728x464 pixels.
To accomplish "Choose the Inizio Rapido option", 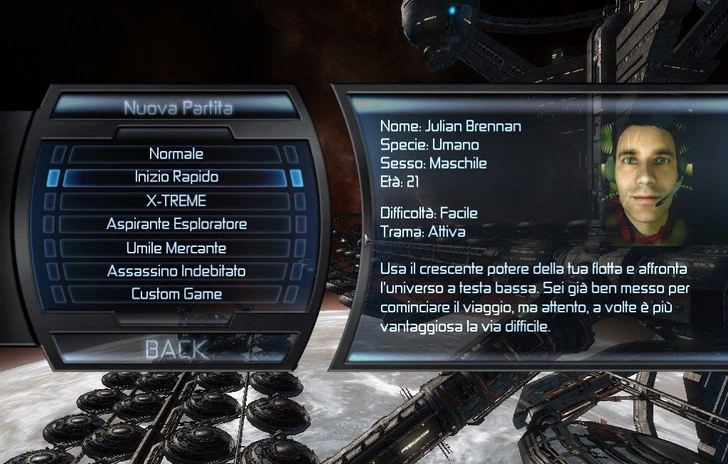I will tap(176, 177).
